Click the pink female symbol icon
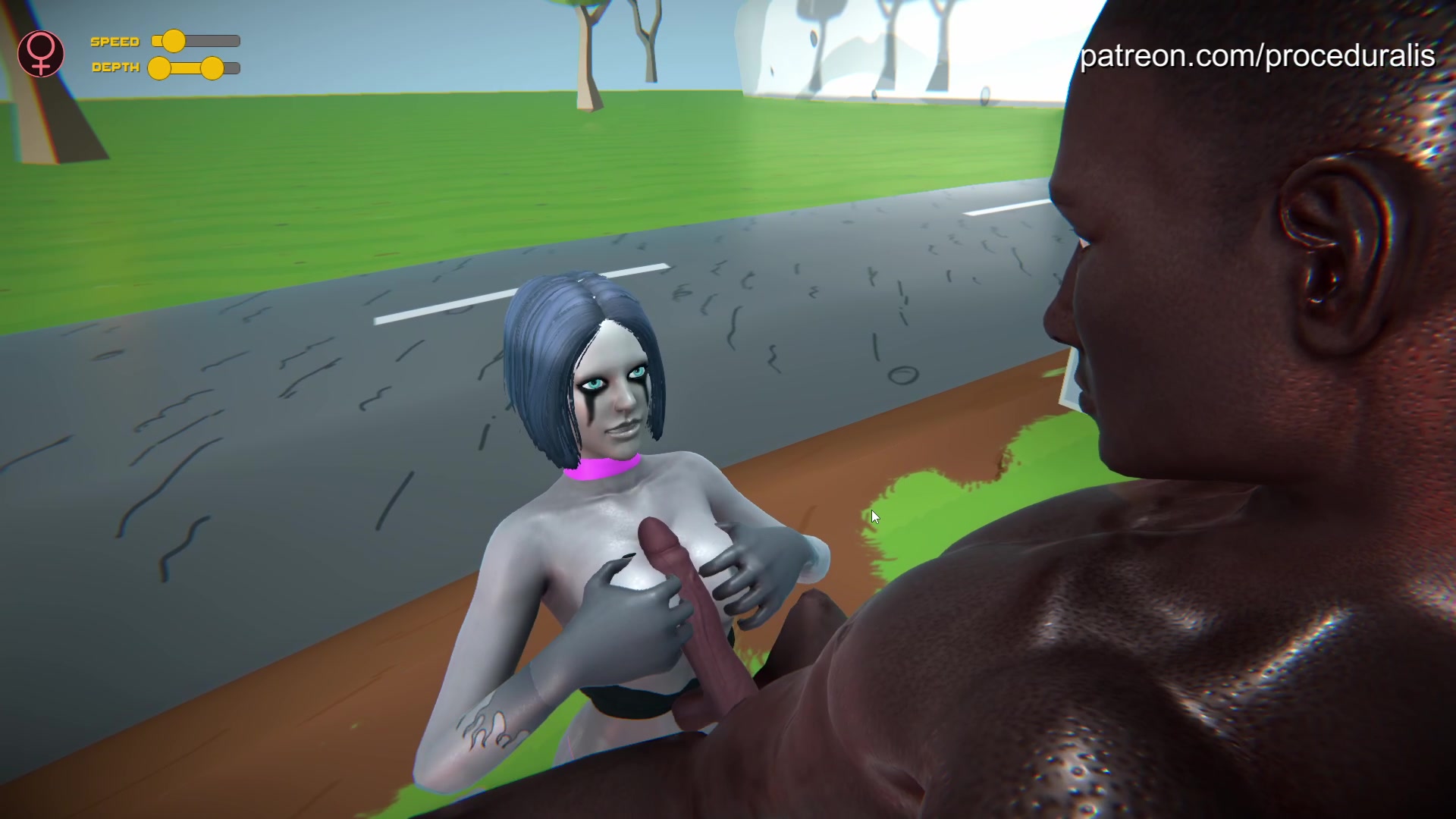This screenshot has width=1456, height=819. [41, 54]
